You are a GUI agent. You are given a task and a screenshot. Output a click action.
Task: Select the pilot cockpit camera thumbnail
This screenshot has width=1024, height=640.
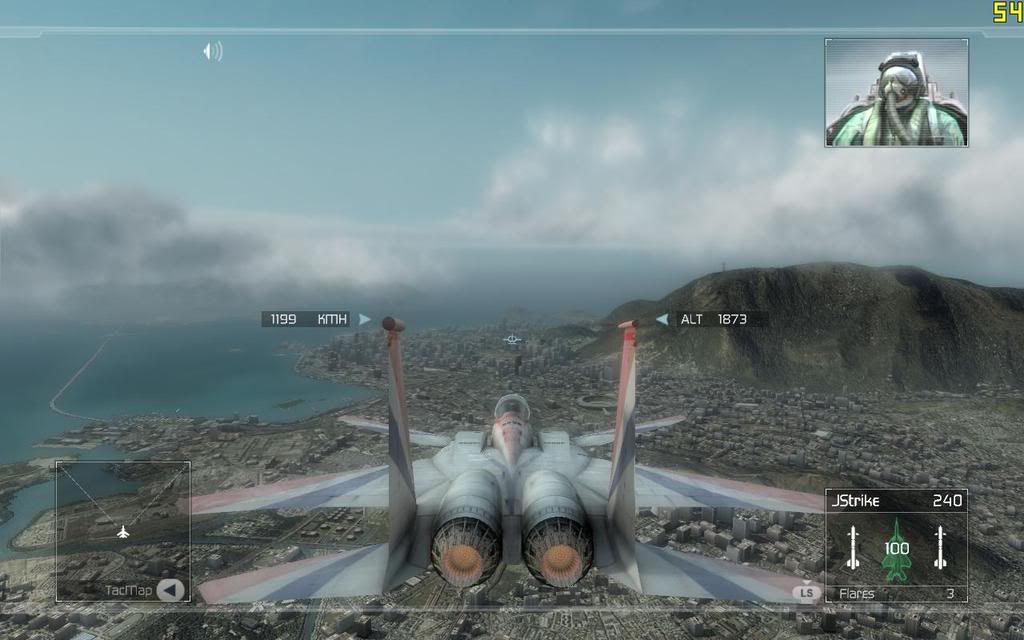pyautogui.click(x=896, y=93)
